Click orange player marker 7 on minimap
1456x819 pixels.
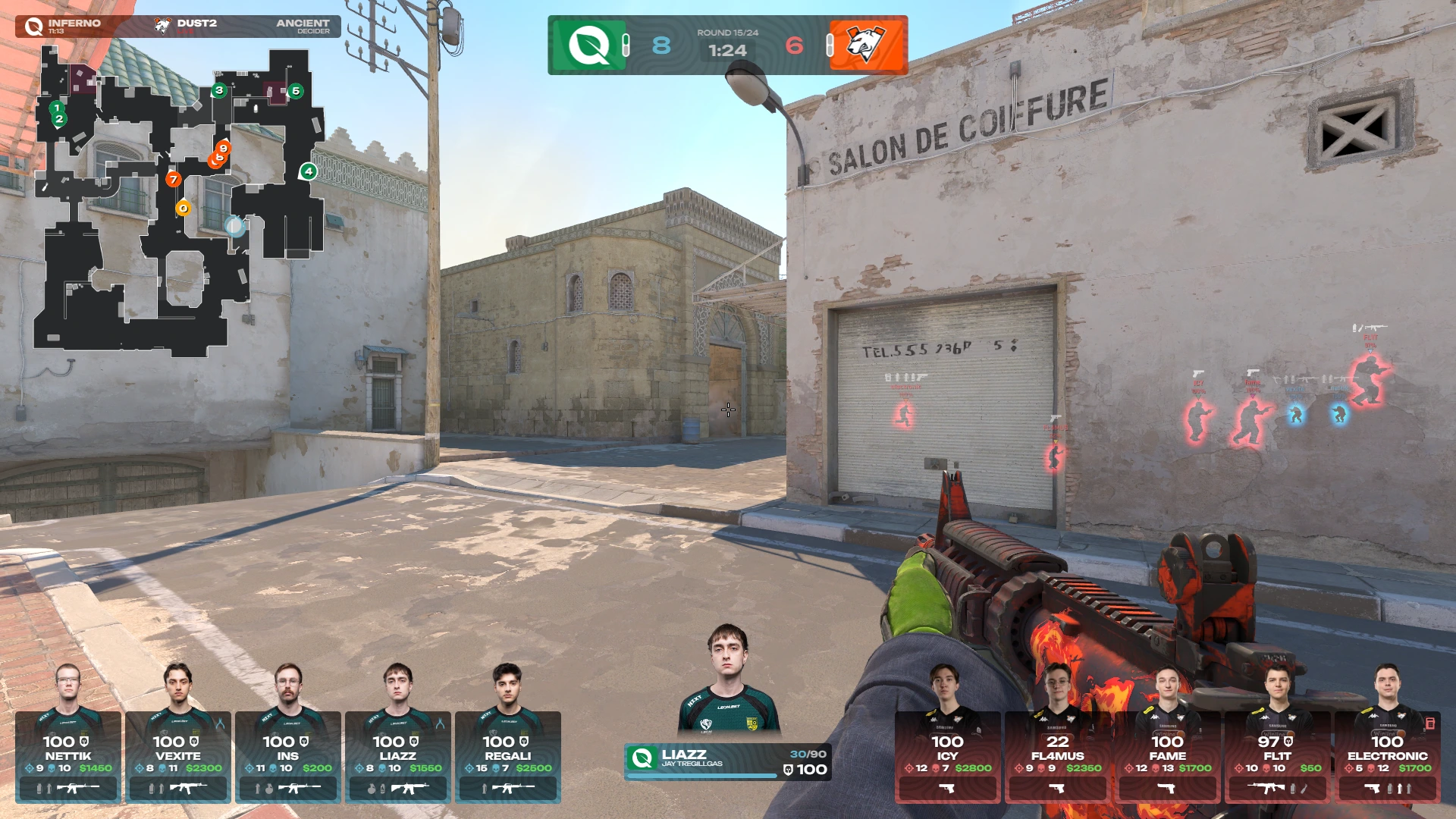(x=174, y=180)
